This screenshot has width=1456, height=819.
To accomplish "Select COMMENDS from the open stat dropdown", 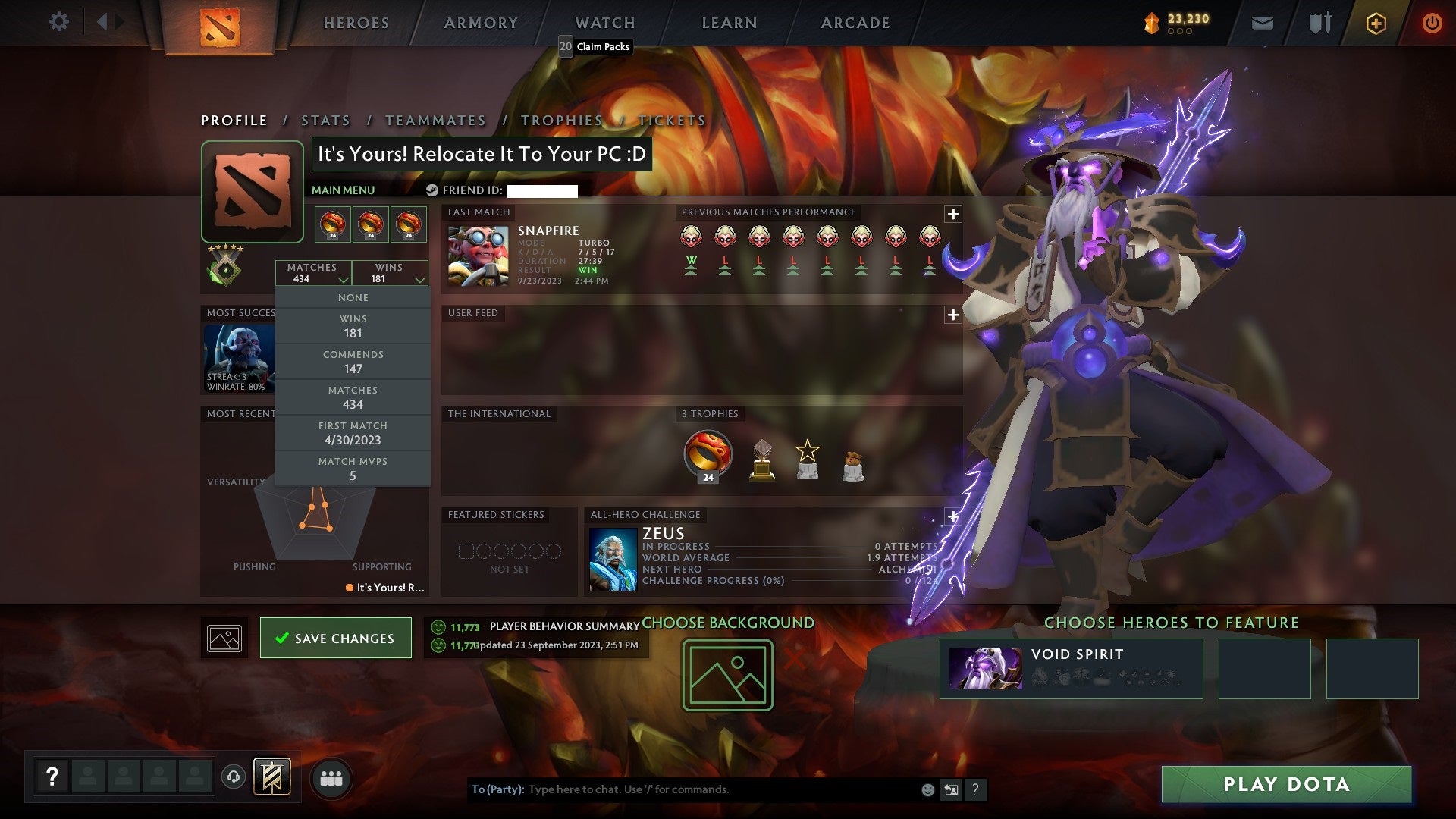I will [353, 361].
